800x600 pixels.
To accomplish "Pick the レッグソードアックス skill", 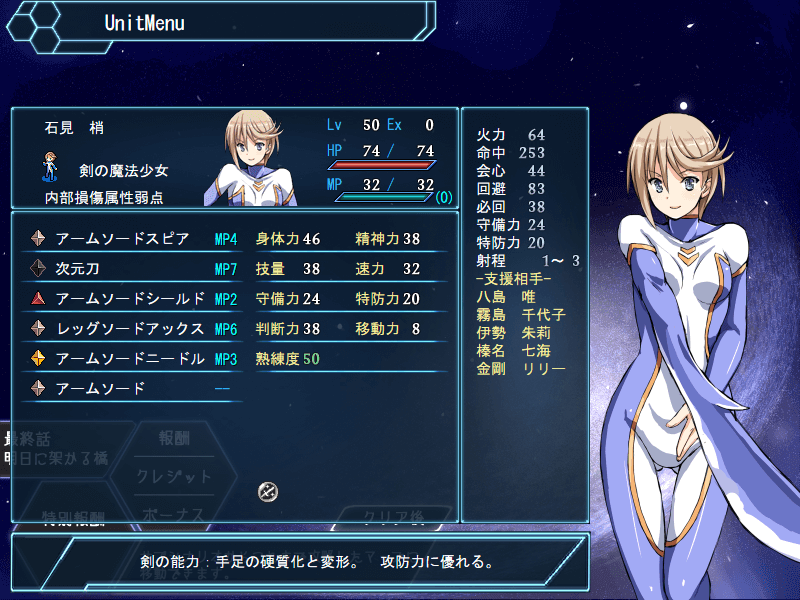I will [130, 329].
